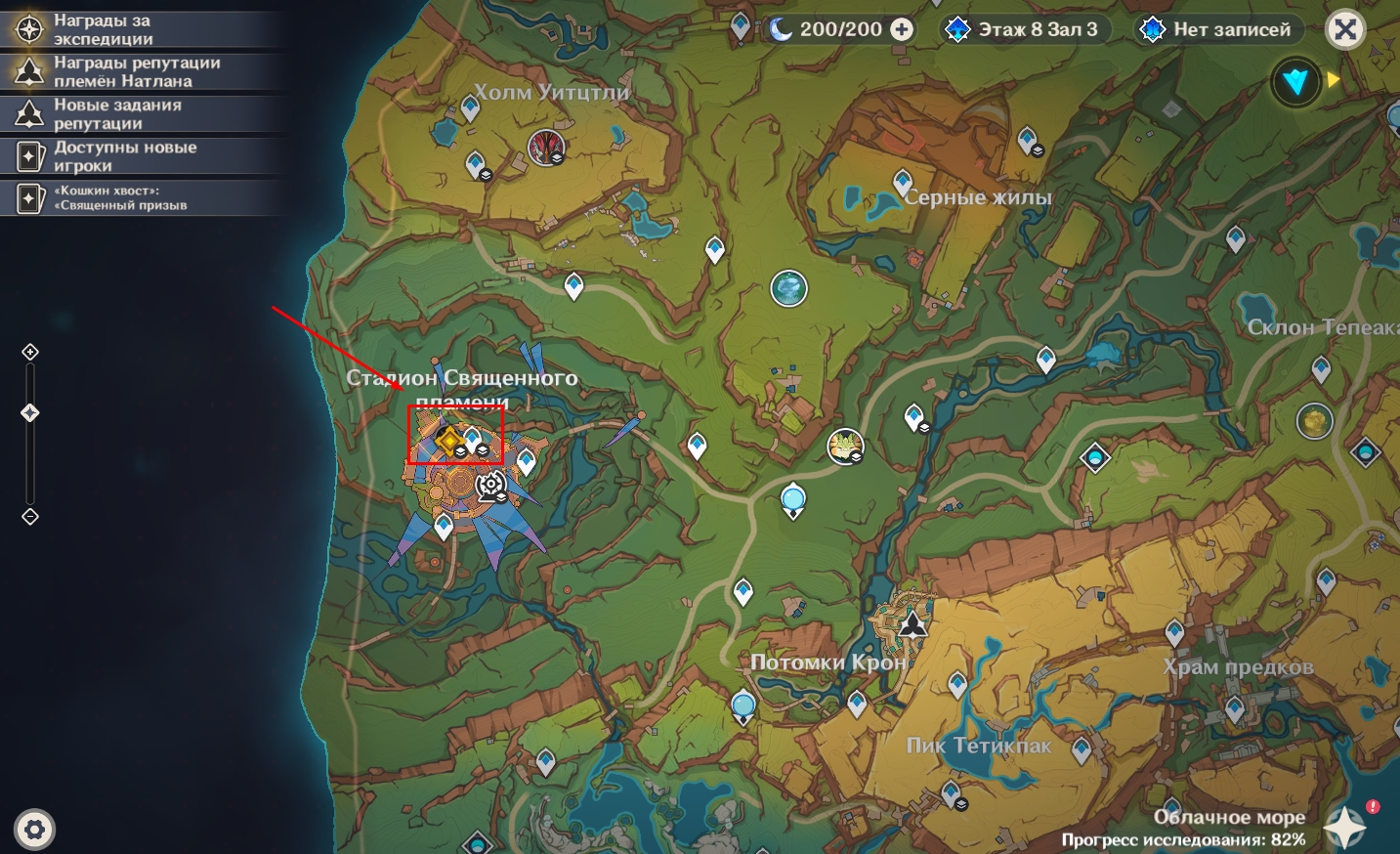1400x854 pixels.
Task: Open the region switcher star icon
Action: pos(1345,827)
